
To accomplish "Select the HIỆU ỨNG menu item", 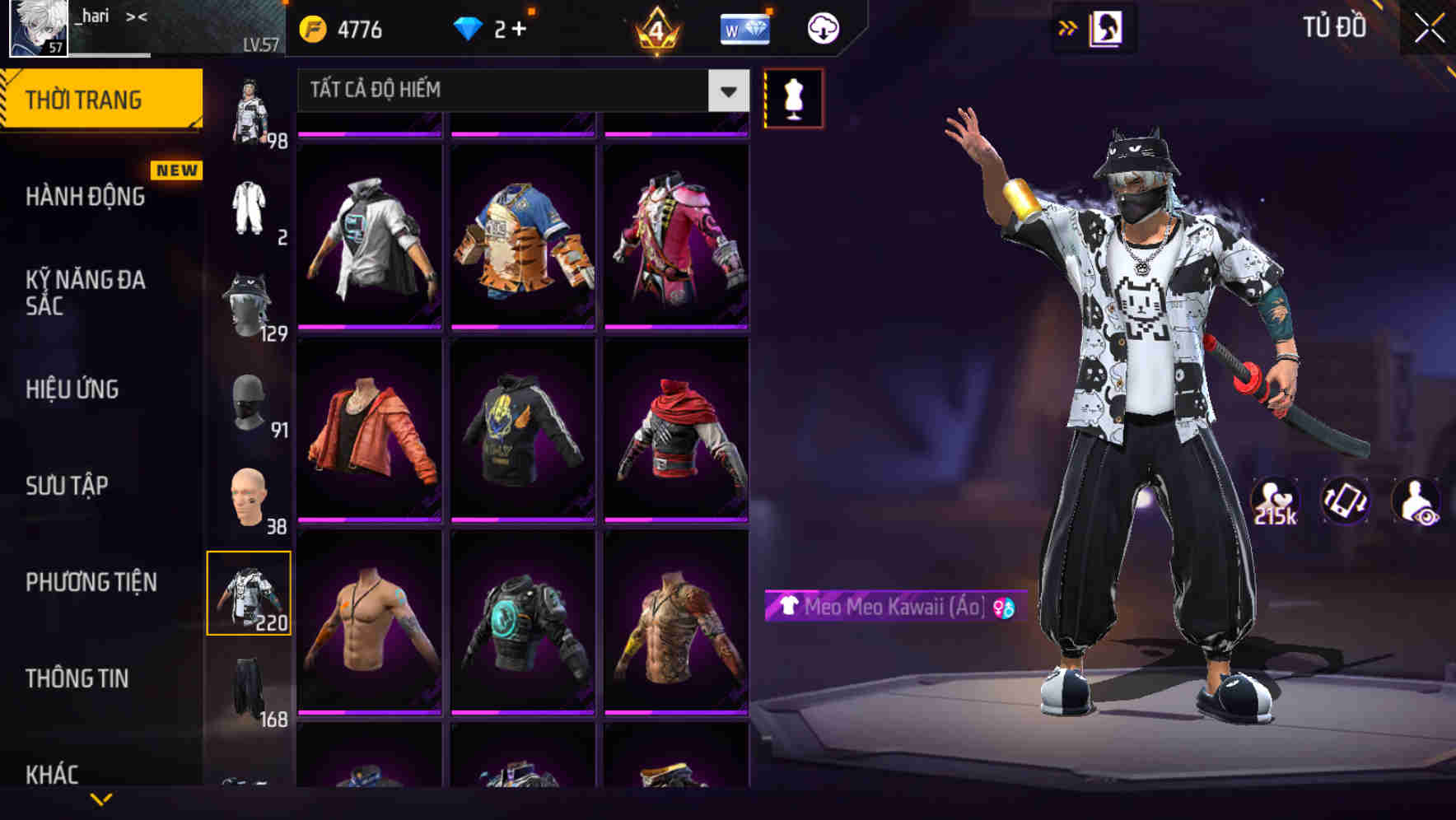I will pos(72,389).
